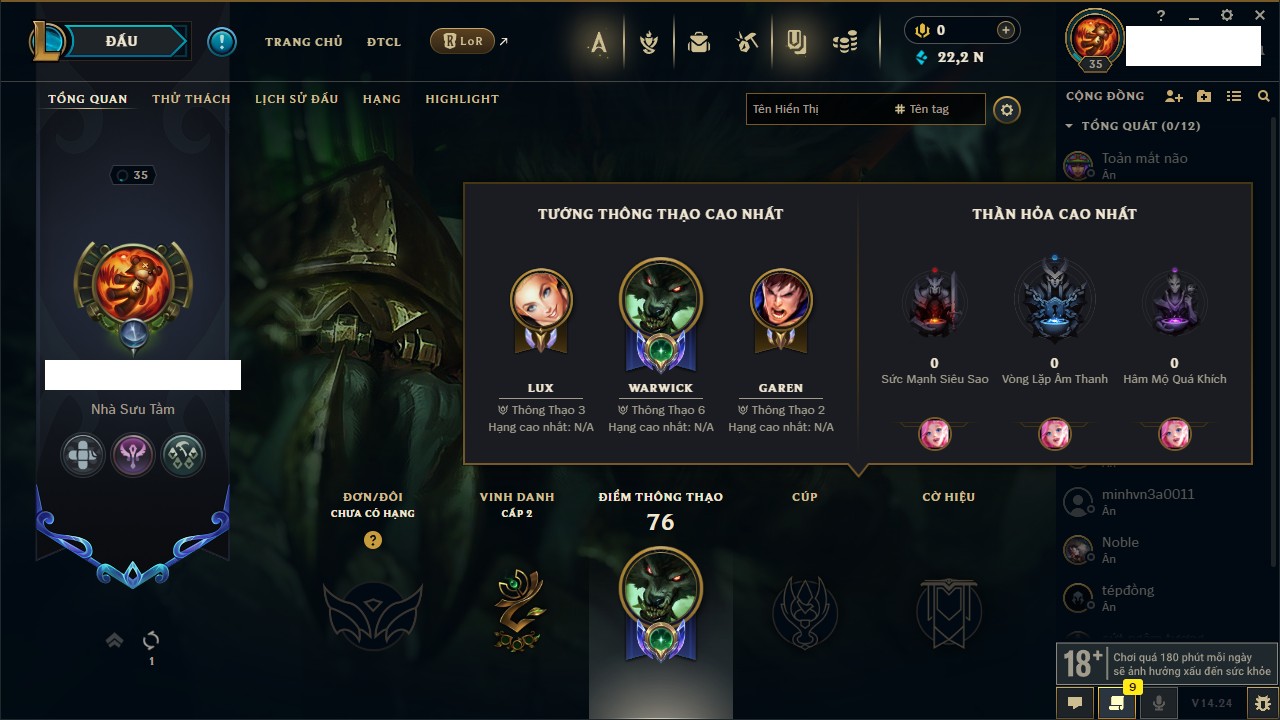Screen dimensions: 1280x720
Task: Launch the LoR link button
Action: pyautogui.click(x=462, y=41)
